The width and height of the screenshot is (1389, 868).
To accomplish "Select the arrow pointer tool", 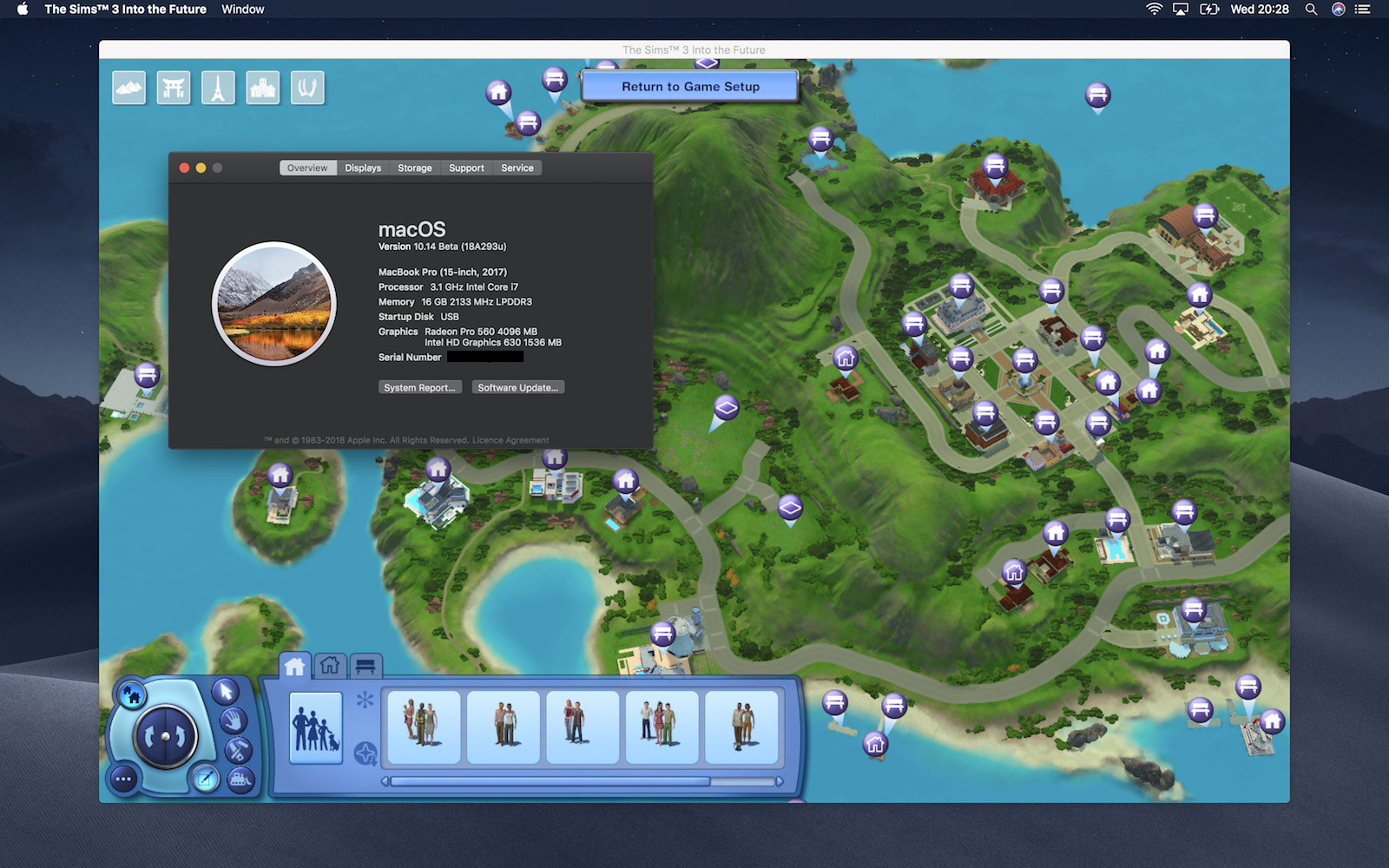I will coord(225,692).
